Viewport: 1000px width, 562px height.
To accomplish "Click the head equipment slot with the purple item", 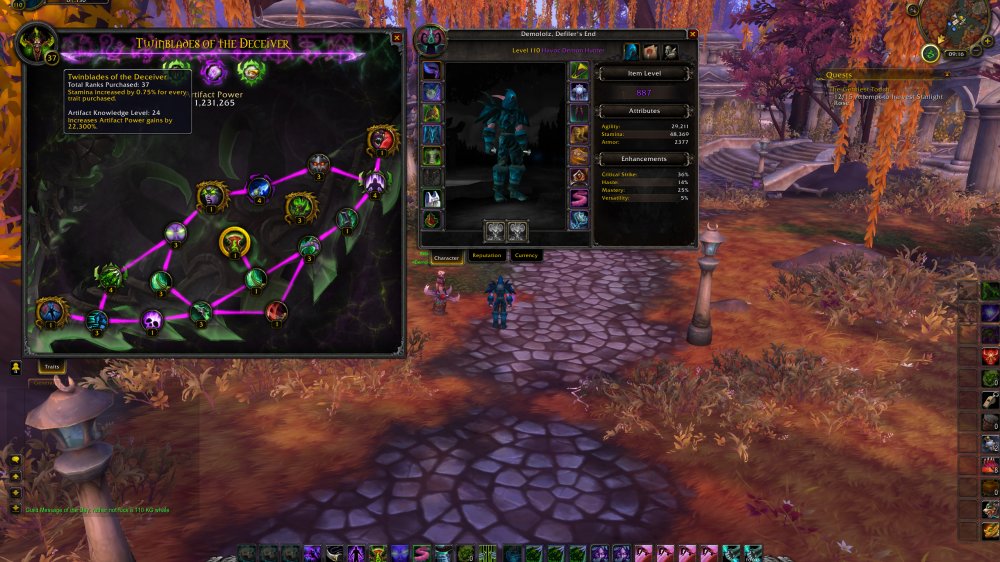I will click(x=431, y=70).
